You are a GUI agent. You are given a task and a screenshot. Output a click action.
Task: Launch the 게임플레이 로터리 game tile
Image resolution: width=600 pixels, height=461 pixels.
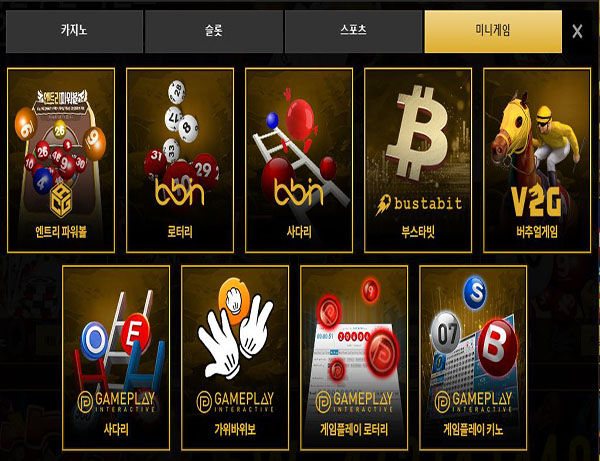(x=354, y=356)
